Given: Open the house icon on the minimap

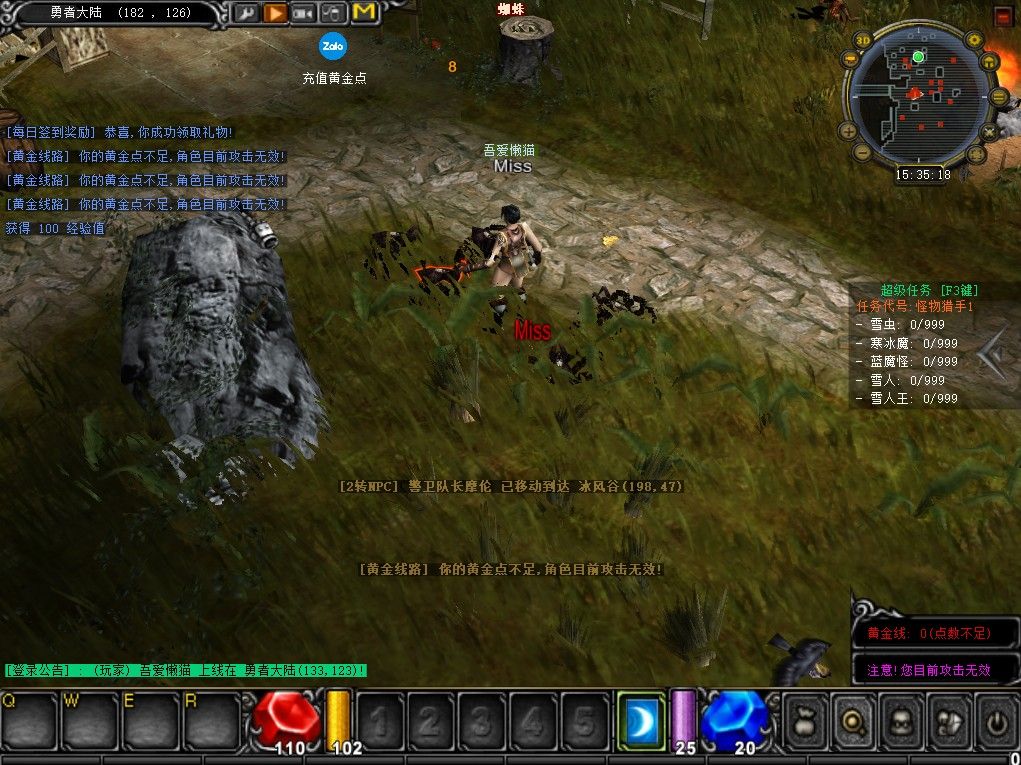Looking at the screenshot, I should coord(990,62).
